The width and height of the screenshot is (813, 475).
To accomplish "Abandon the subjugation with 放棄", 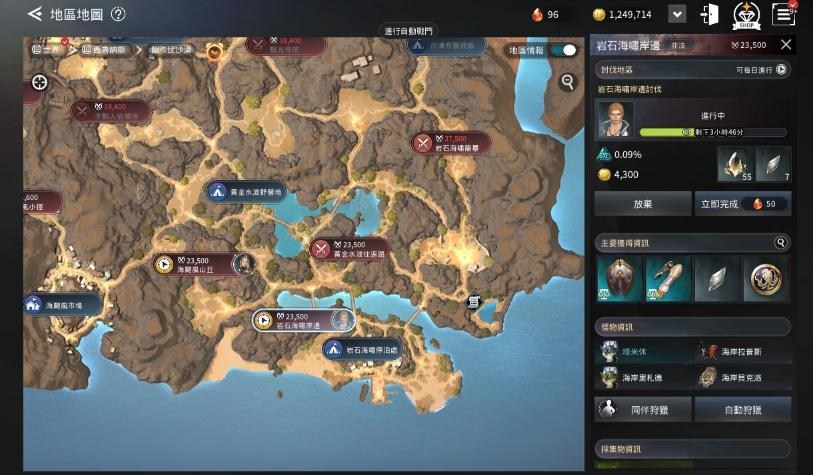I will click(x=642, y=204).
